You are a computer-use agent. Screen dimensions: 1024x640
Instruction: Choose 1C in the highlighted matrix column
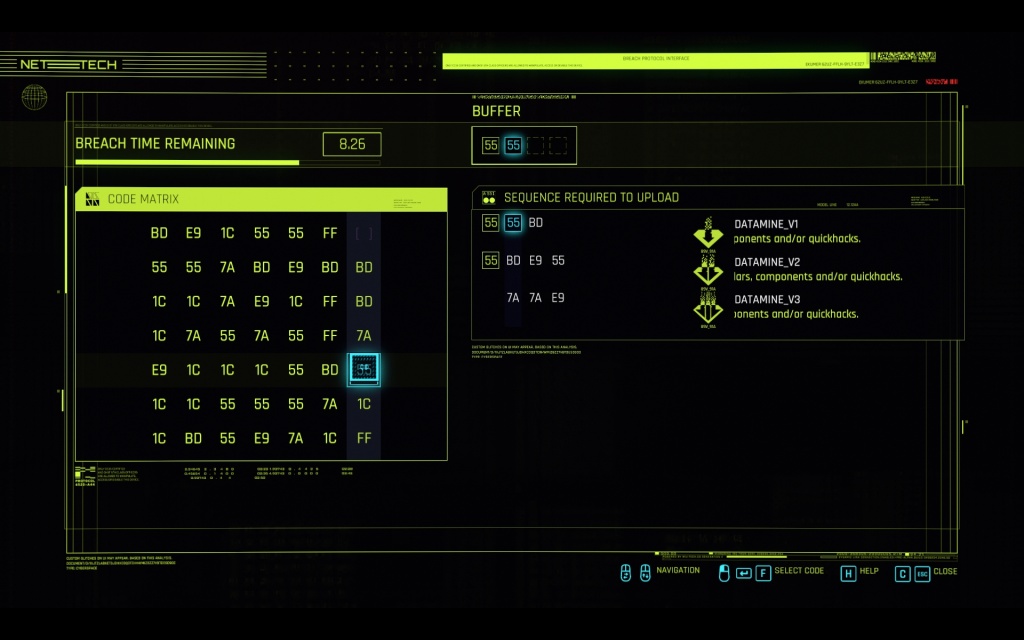(x=364, y=404)
